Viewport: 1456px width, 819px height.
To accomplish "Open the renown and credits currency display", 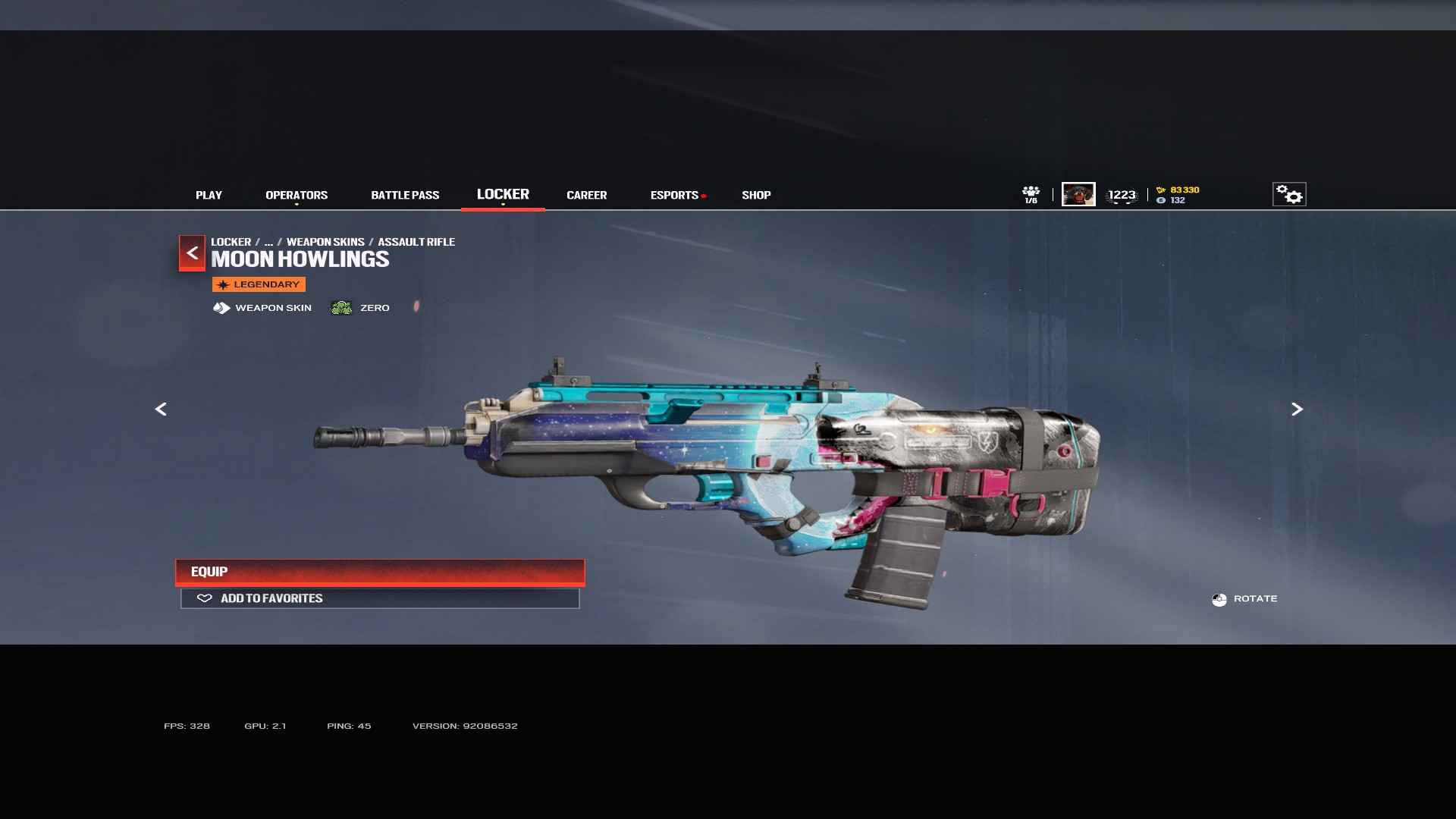I will tap(1178, 195).
